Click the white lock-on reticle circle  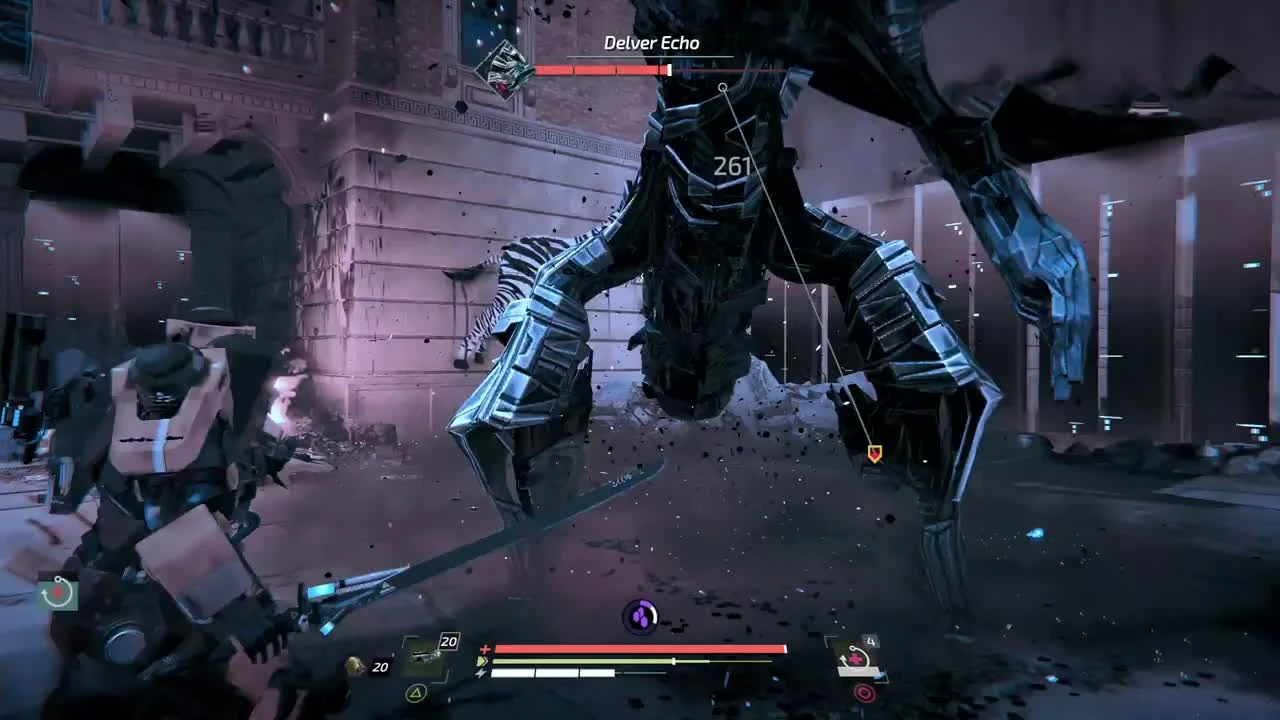click(x=723, y=87)
